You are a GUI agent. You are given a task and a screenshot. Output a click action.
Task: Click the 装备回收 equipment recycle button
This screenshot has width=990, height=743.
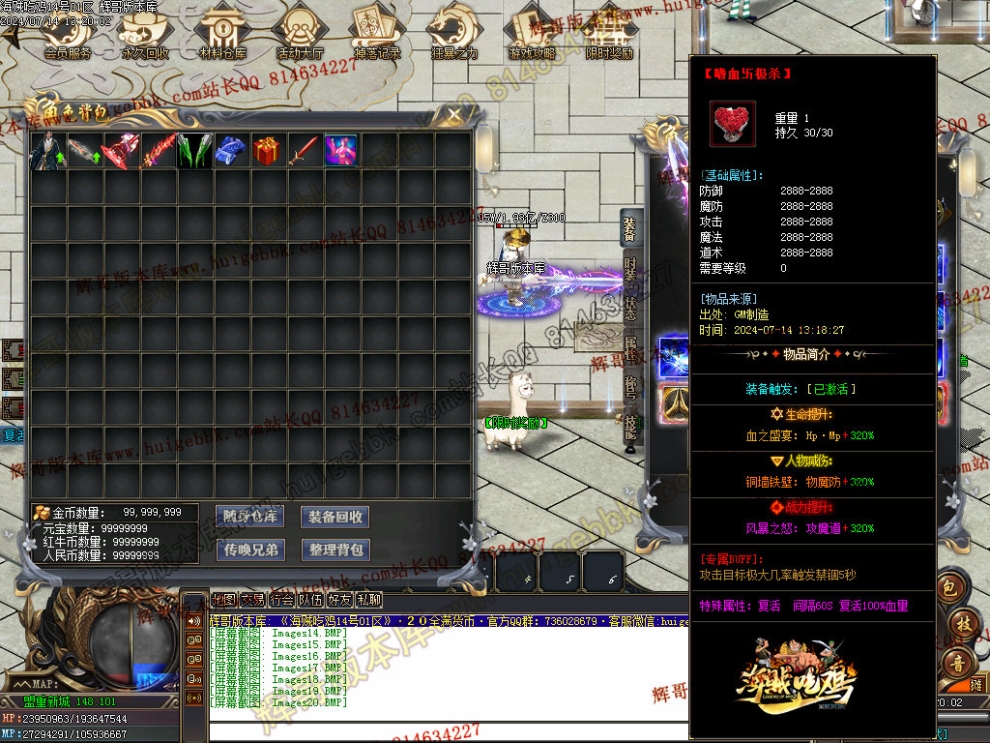click(x=335, y=516)
